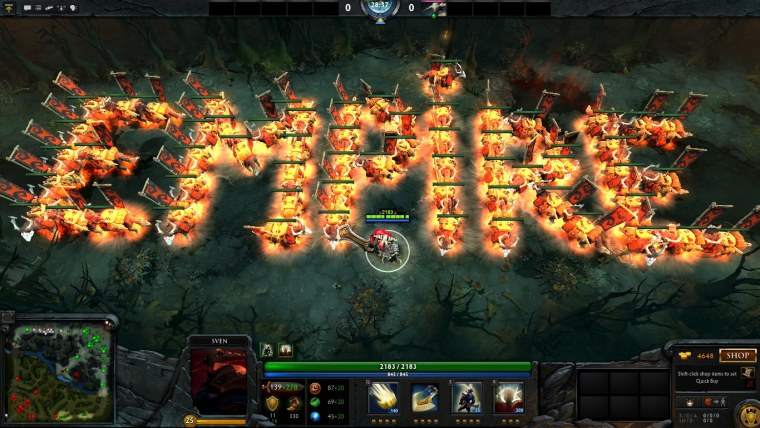Activate Sven's Storm Hammer ability
Viewport: 760px width, 428px height.
click(383, 396)
